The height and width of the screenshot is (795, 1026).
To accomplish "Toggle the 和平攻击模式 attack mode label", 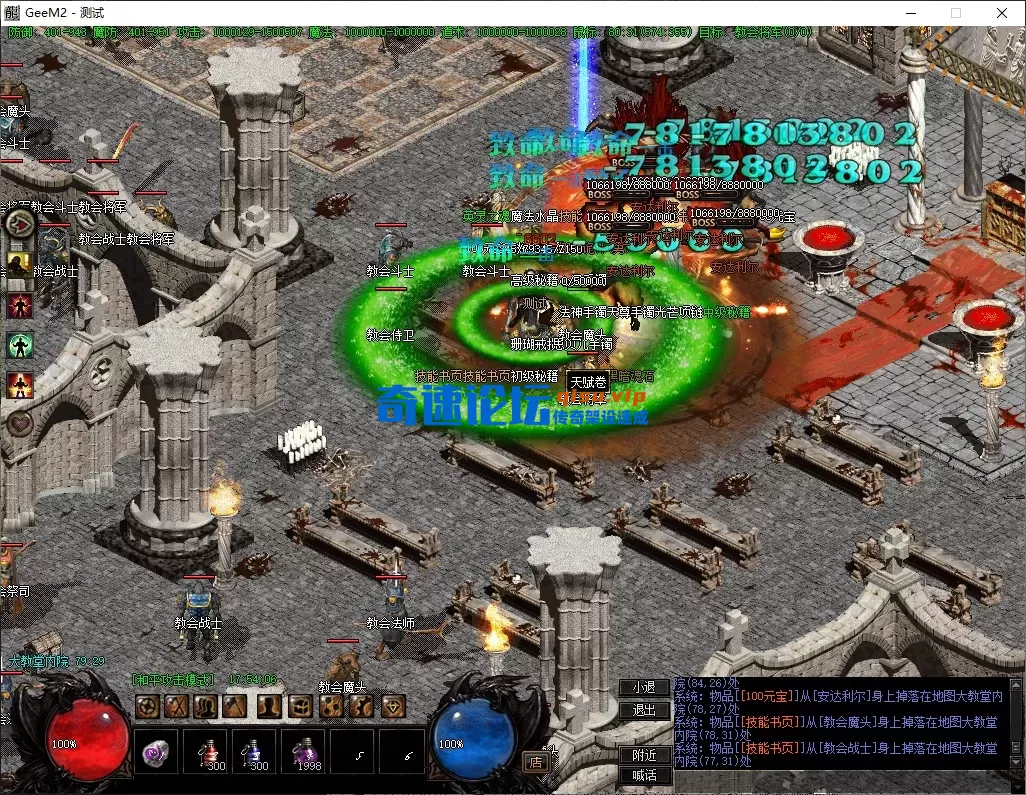I will pos(174,680).
